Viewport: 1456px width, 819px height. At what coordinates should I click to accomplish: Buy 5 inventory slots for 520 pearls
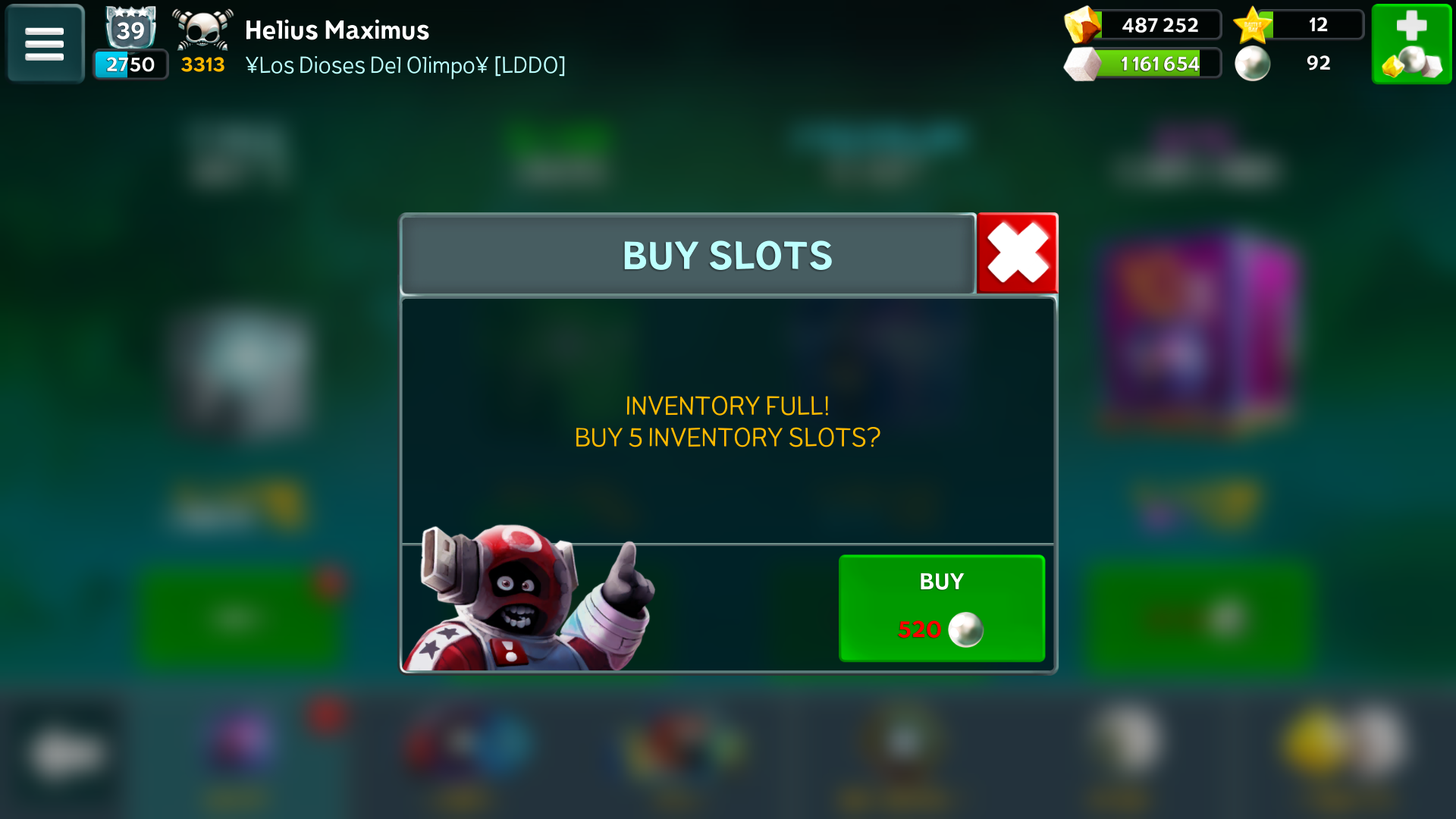pos(941,608)
